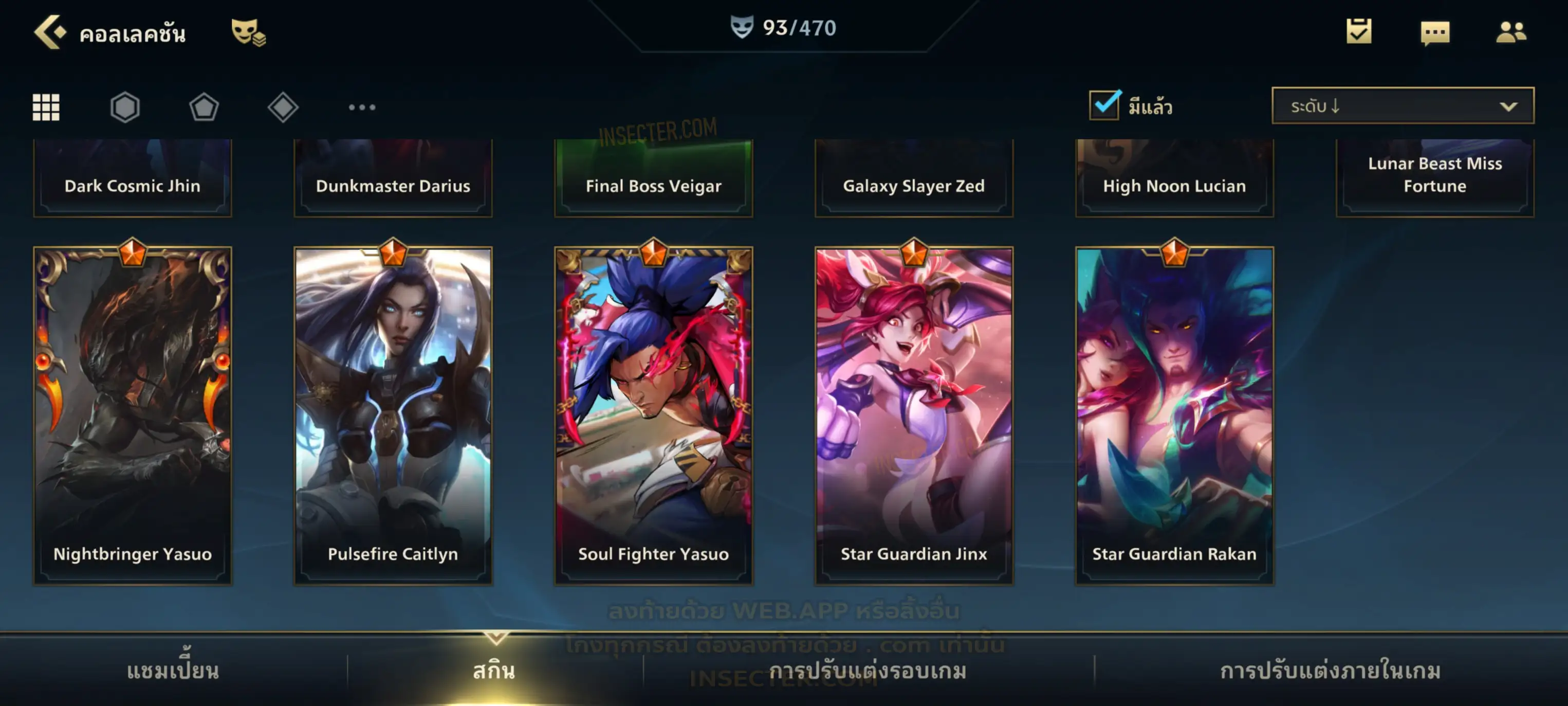View the Soul Fighter Yasuo skin

coord(654,414)
